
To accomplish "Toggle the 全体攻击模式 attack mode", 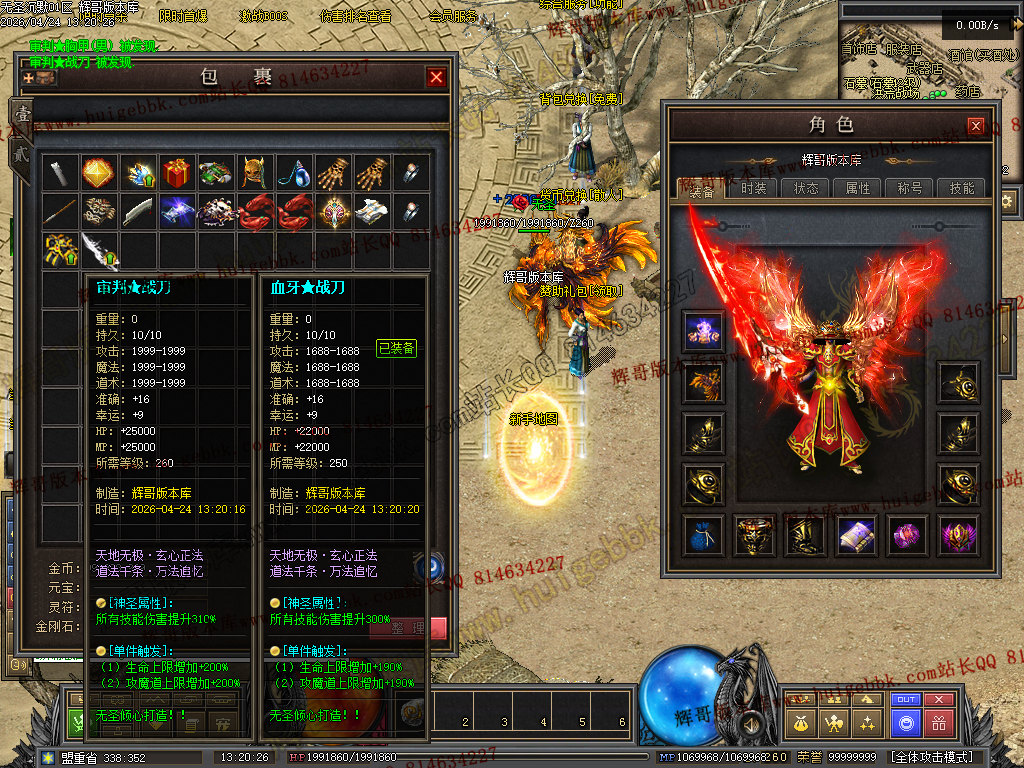I will coord(932,757).
